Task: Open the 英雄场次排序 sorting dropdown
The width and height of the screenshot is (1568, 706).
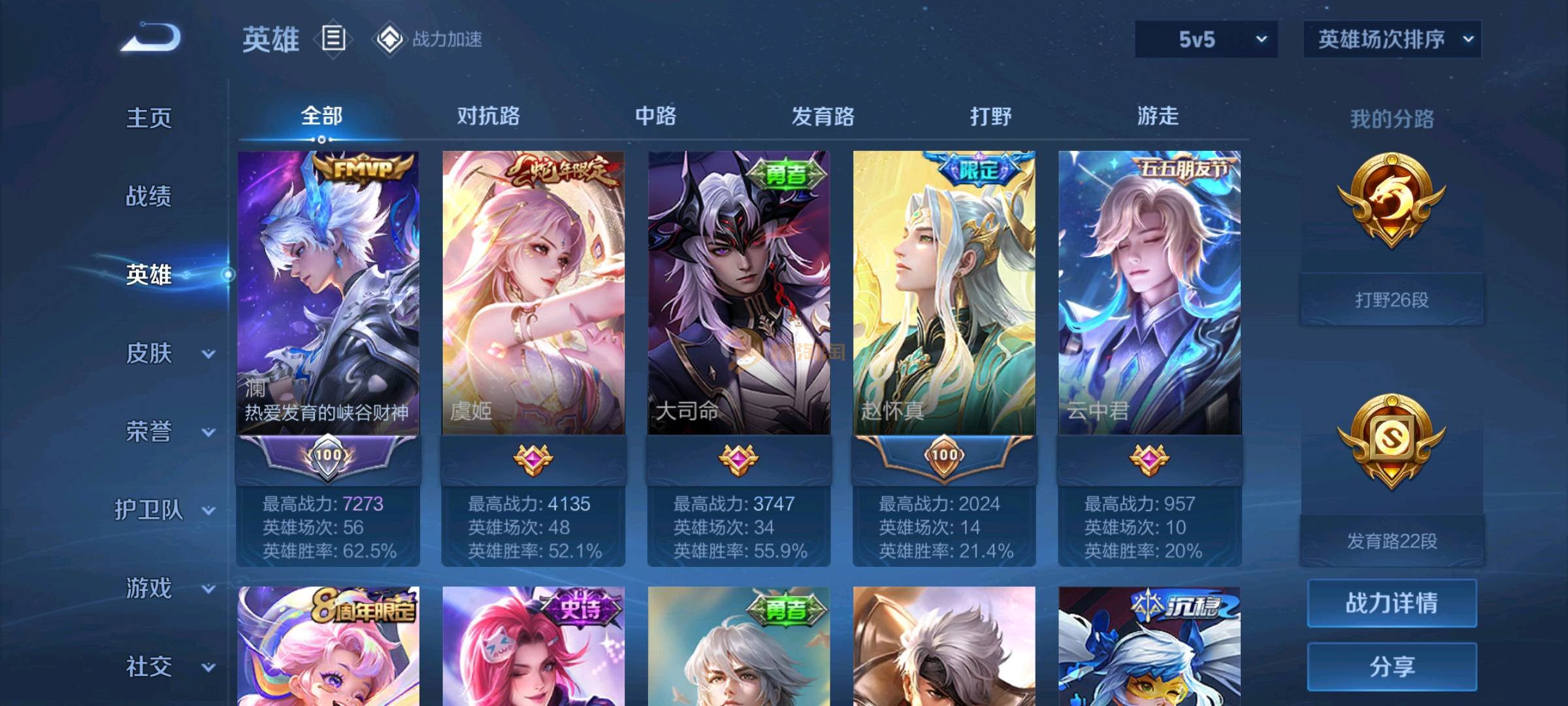Action: [x=1392, y=39]
